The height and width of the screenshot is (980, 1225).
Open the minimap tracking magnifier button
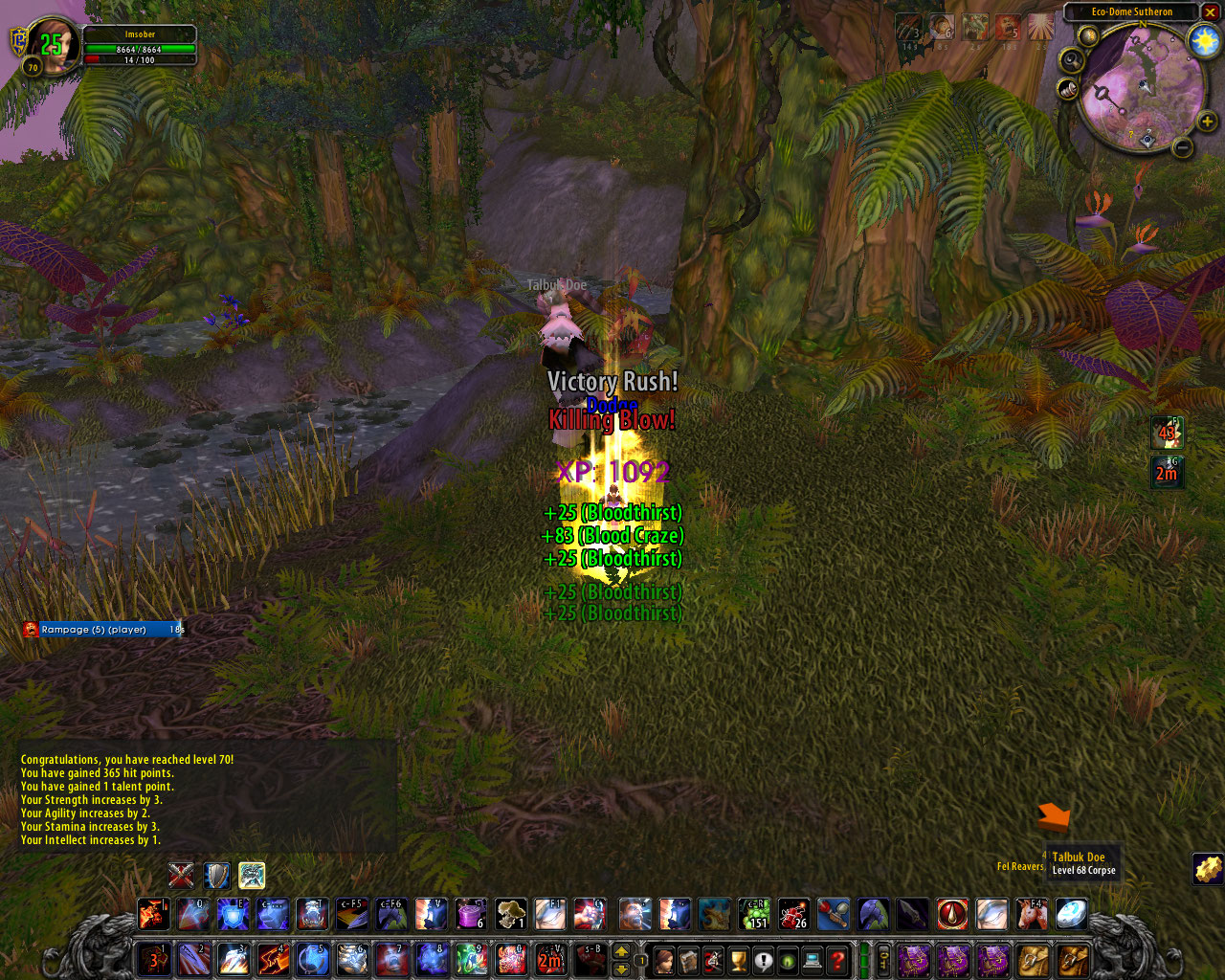[x=1072, y=60]
